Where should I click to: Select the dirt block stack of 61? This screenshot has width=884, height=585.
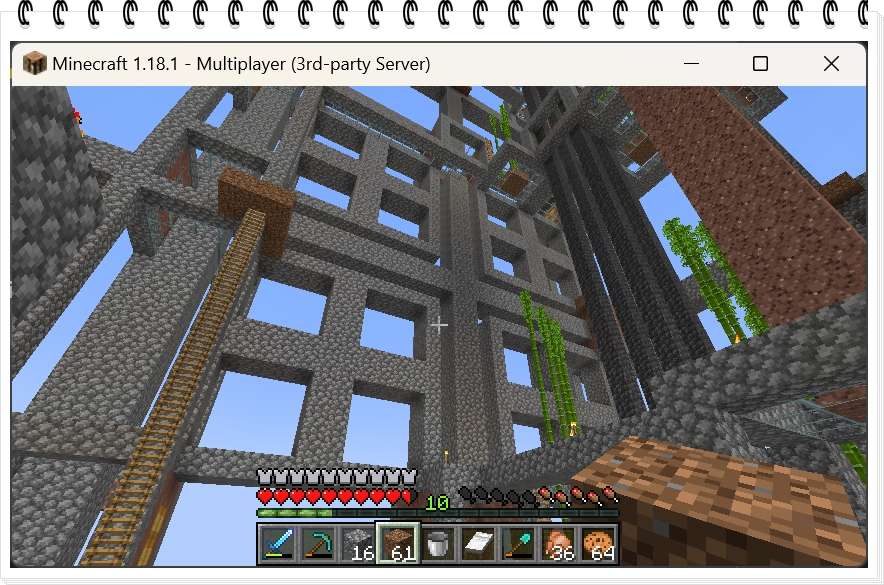coord(397,544)
